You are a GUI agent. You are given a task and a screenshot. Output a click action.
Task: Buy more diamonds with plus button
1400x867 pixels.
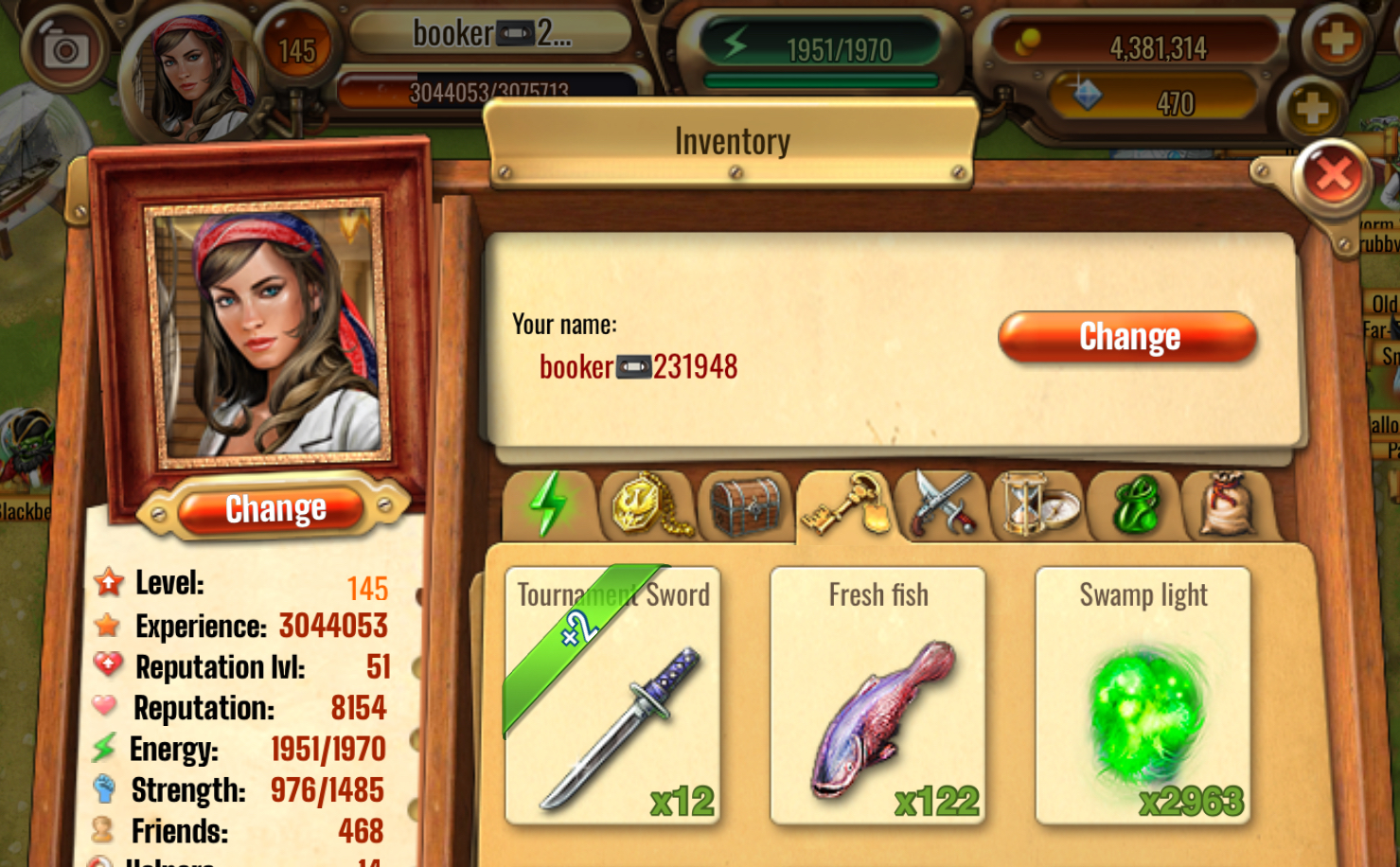click(1311, 109)
